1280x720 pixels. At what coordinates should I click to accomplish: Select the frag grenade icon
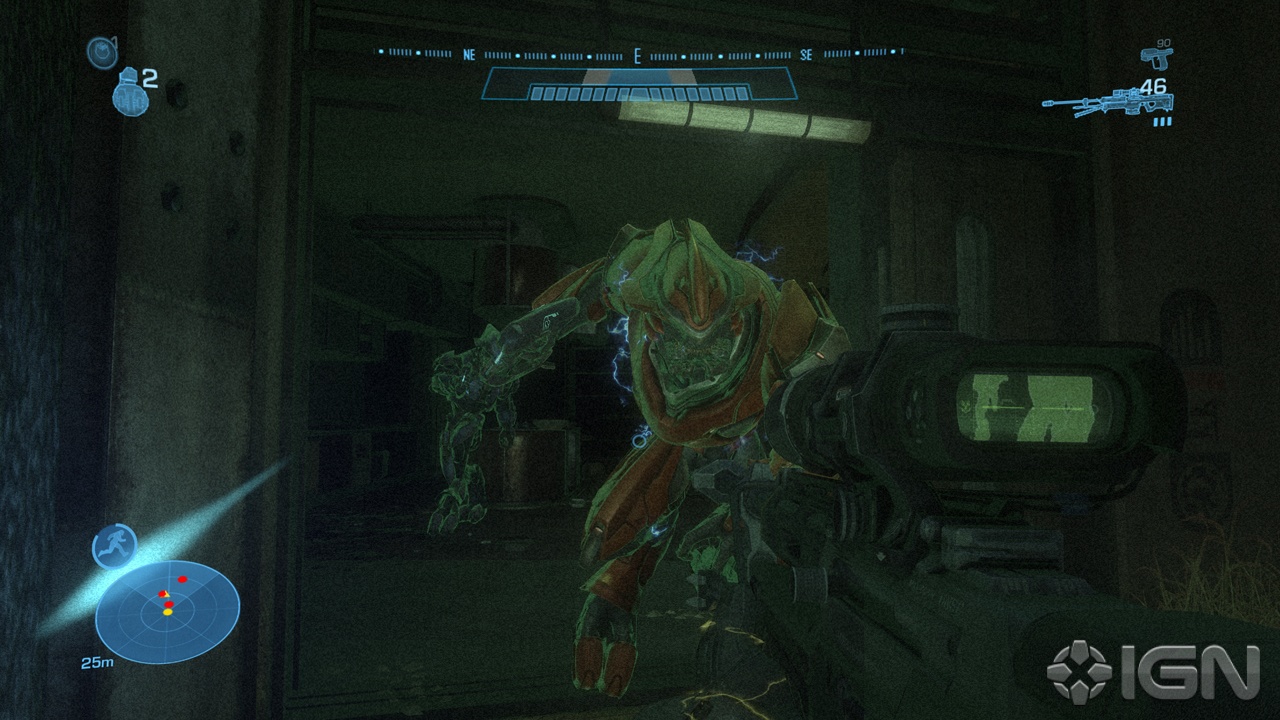click(x=127, y=91)
